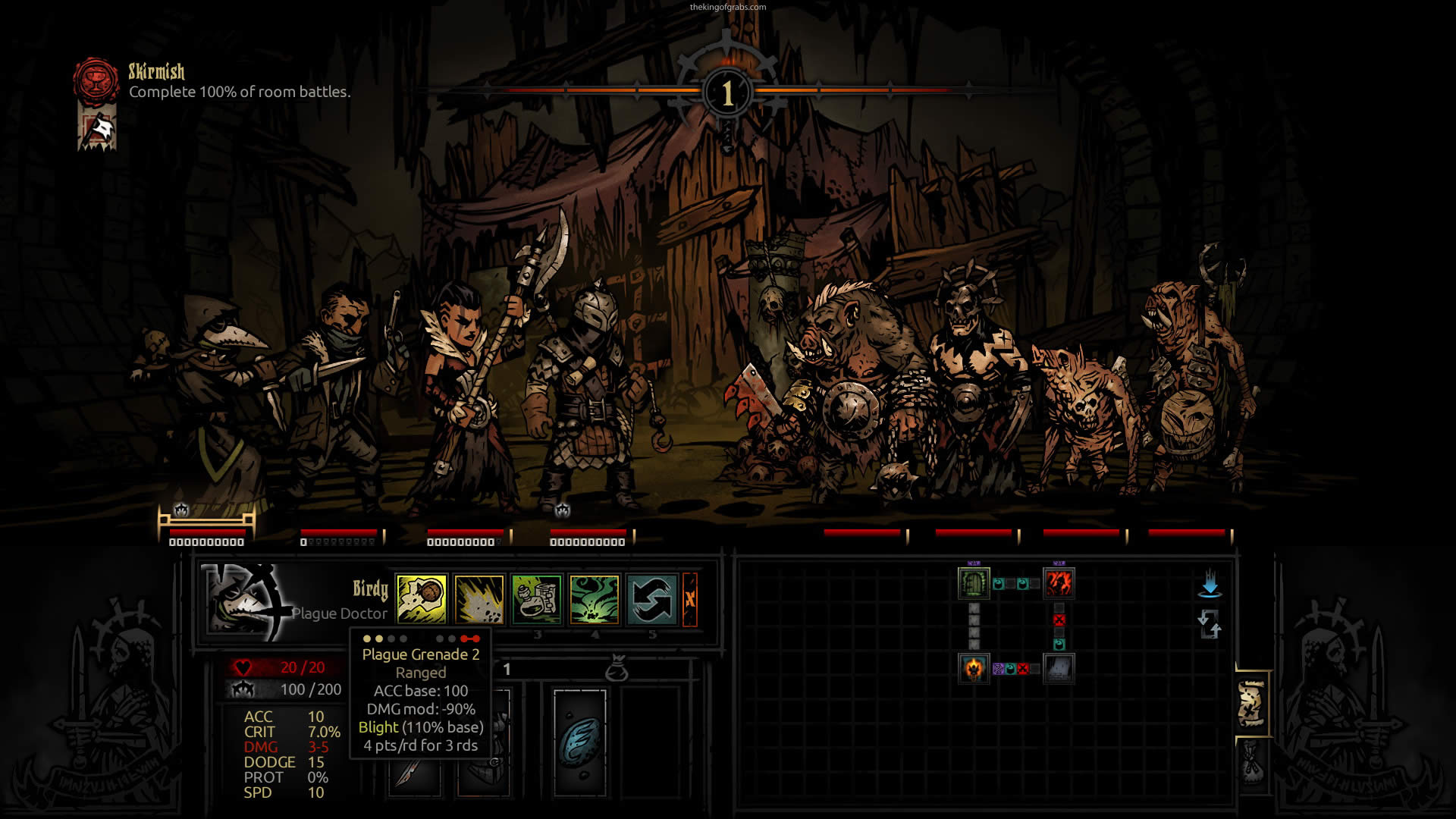Image resolution: width=1456 pixels, height=819 pixels.
Task: Click the gray cycling arrows map button
Action: (1210, 625)
